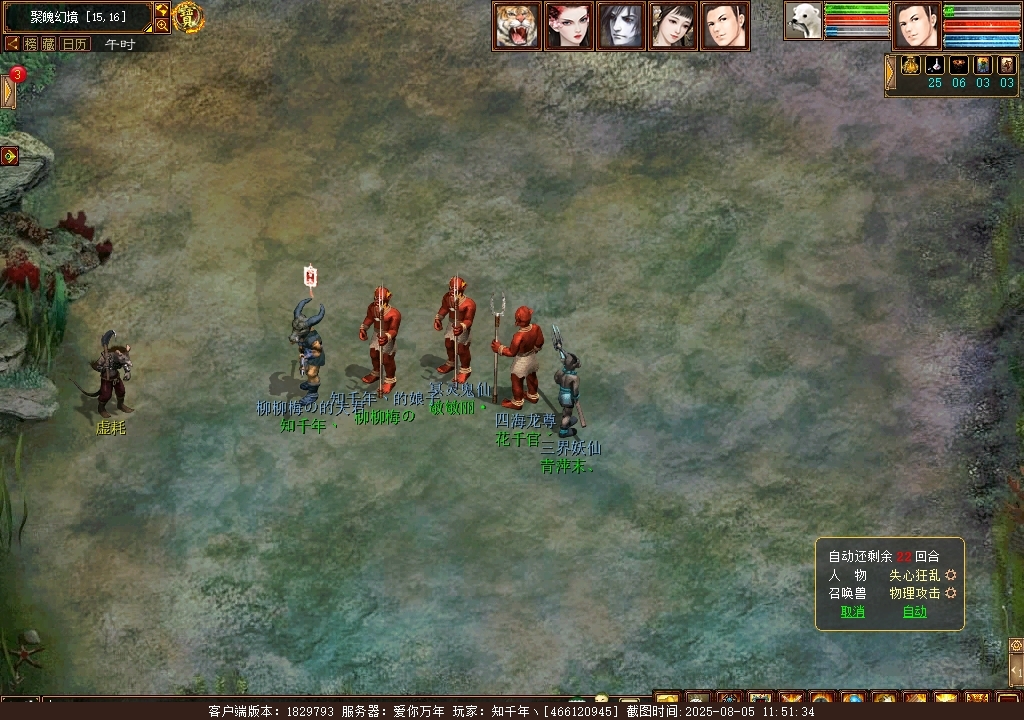The width and height of the screenshot is (1024, 720).
Task: Open the player character portrait beside the bars
Action: click(x=916, y=26)
